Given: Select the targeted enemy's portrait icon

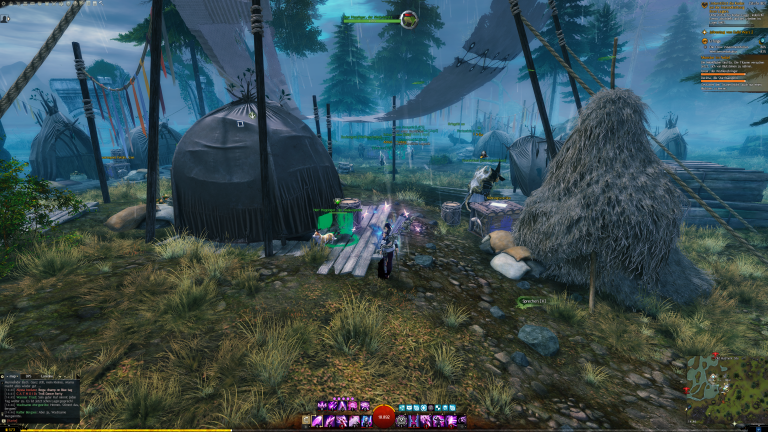Looking at the screenshot, I should pos(409,18).
